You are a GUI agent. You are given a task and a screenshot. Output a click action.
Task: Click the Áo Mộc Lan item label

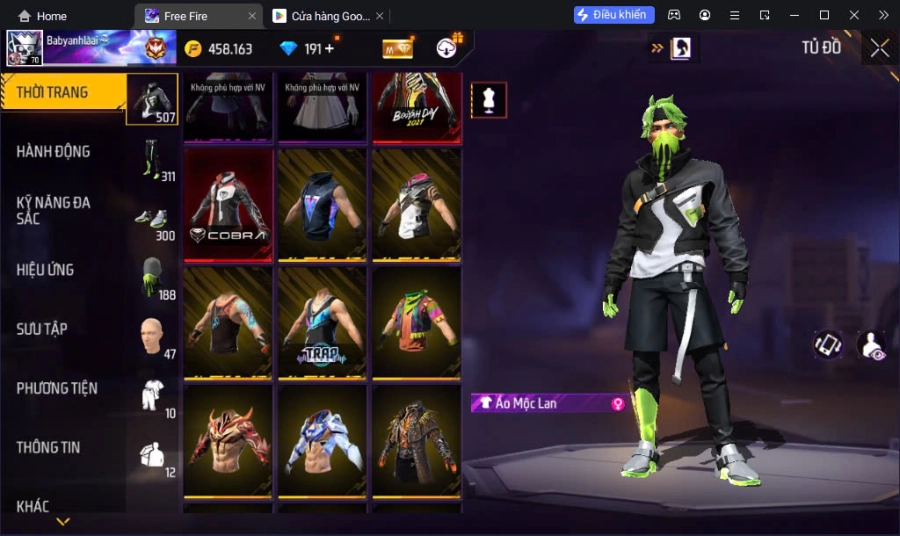click(545, 403)
